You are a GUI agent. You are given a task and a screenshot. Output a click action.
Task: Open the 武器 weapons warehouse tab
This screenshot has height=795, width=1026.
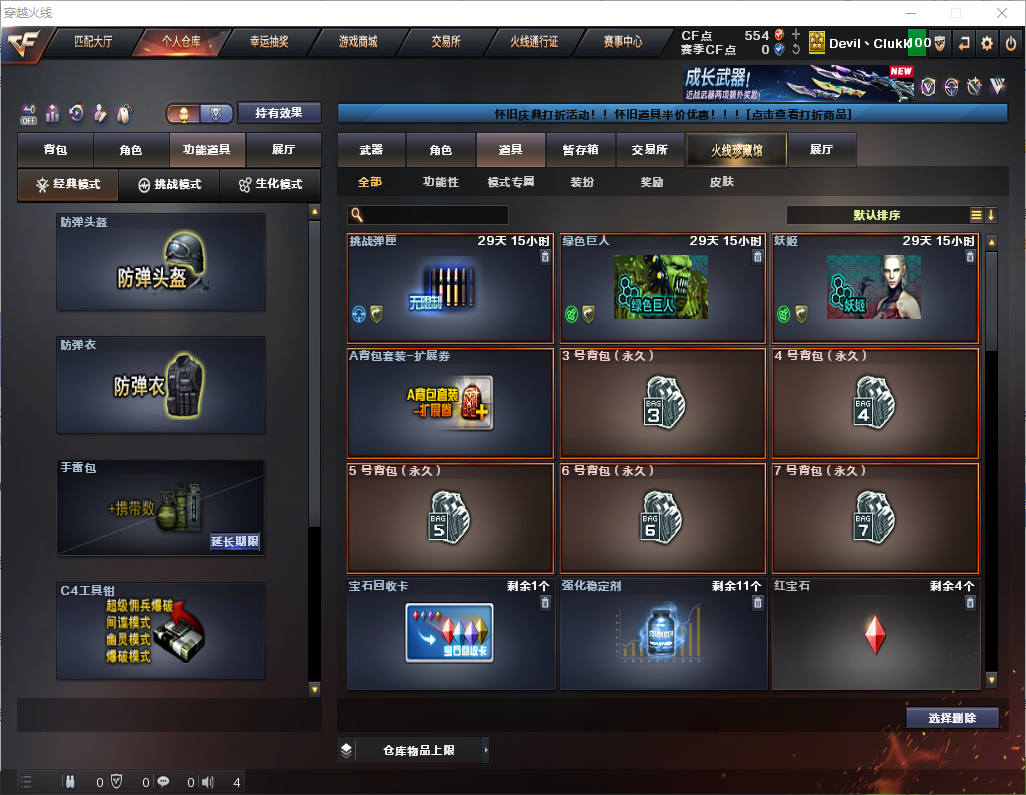(371, 150)
